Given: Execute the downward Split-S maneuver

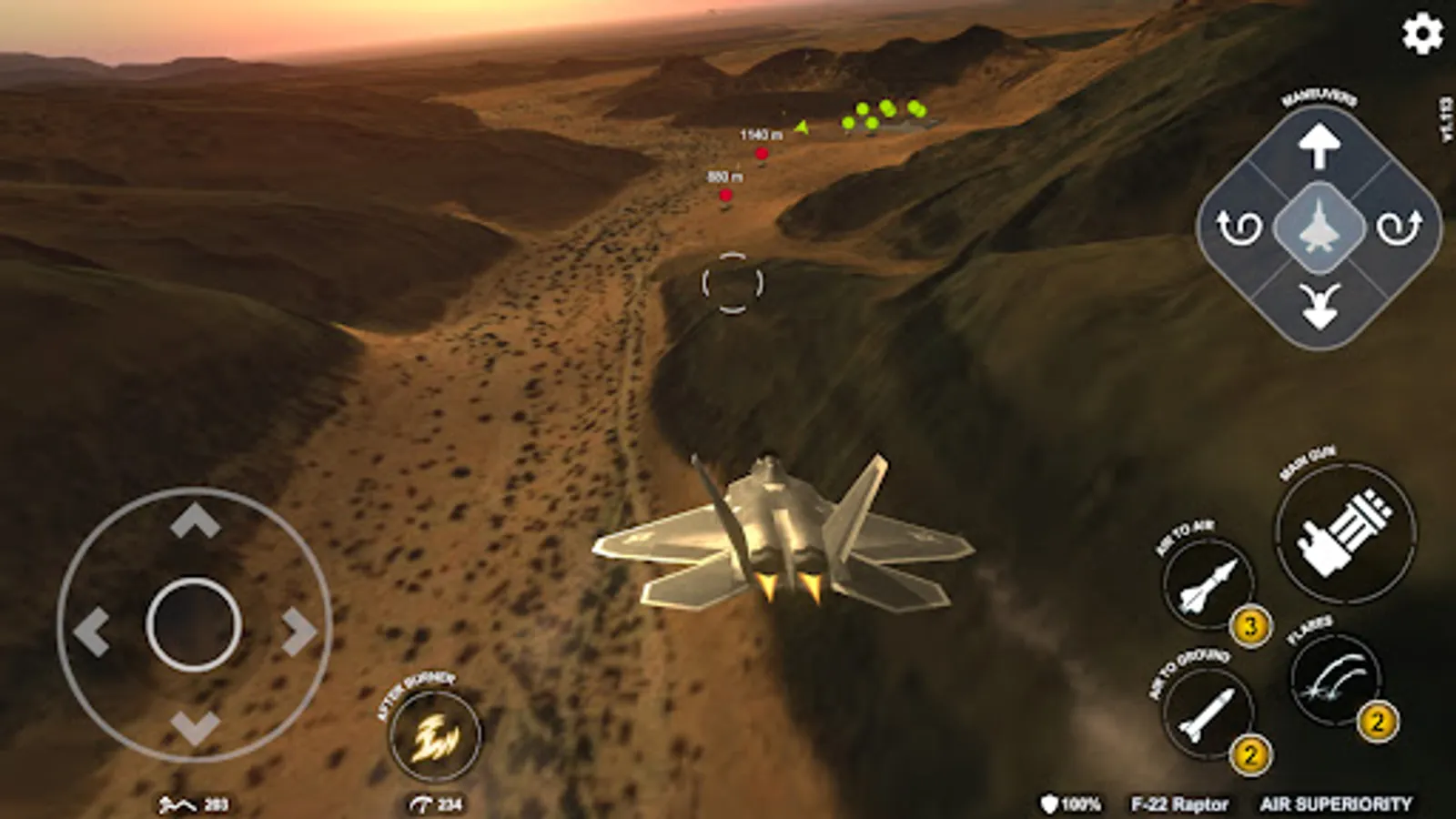Looking at the screenshot, I should 1319,304.
